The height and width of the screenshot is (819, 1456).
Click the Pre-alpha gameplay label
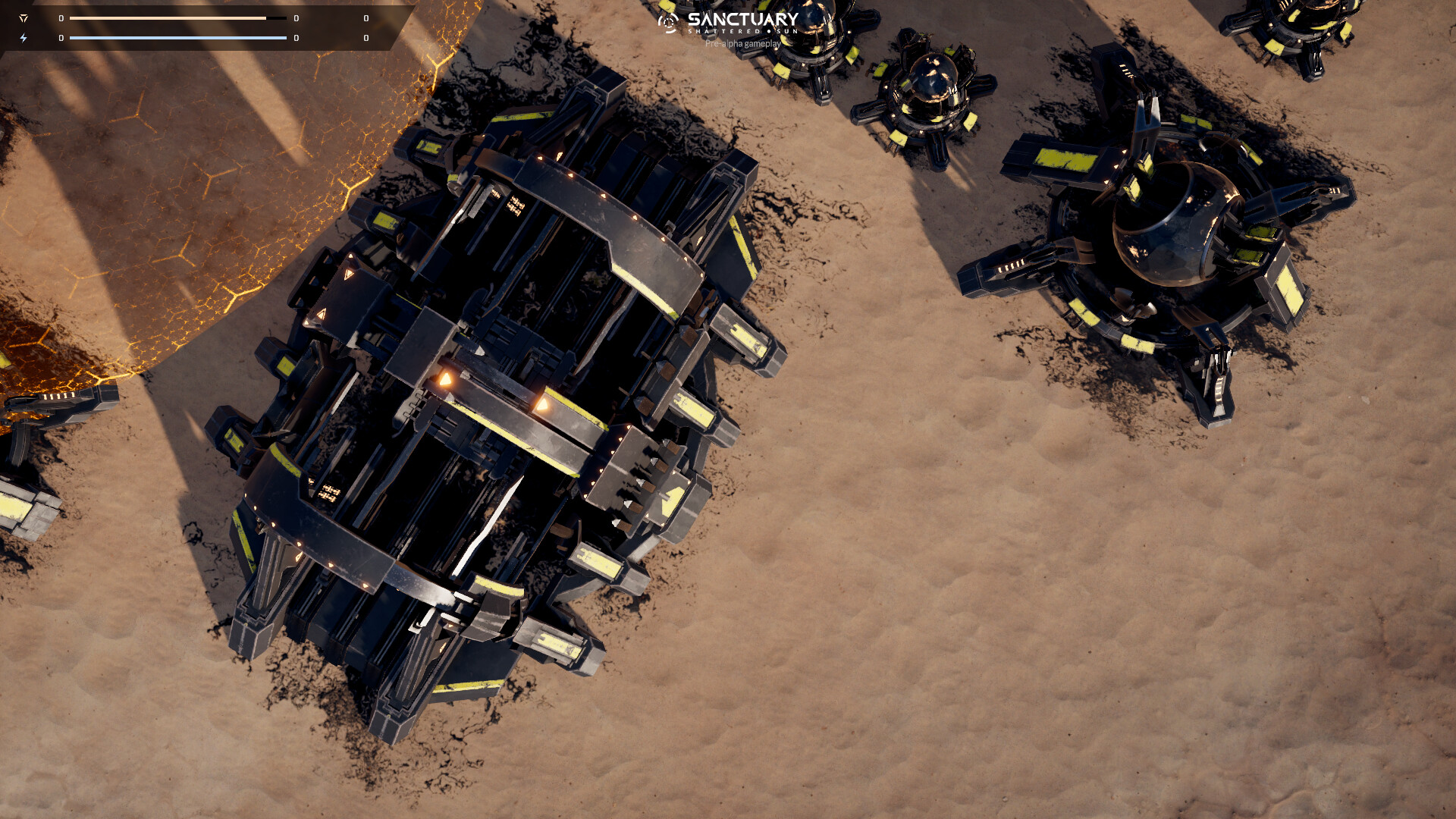point(742,44)
